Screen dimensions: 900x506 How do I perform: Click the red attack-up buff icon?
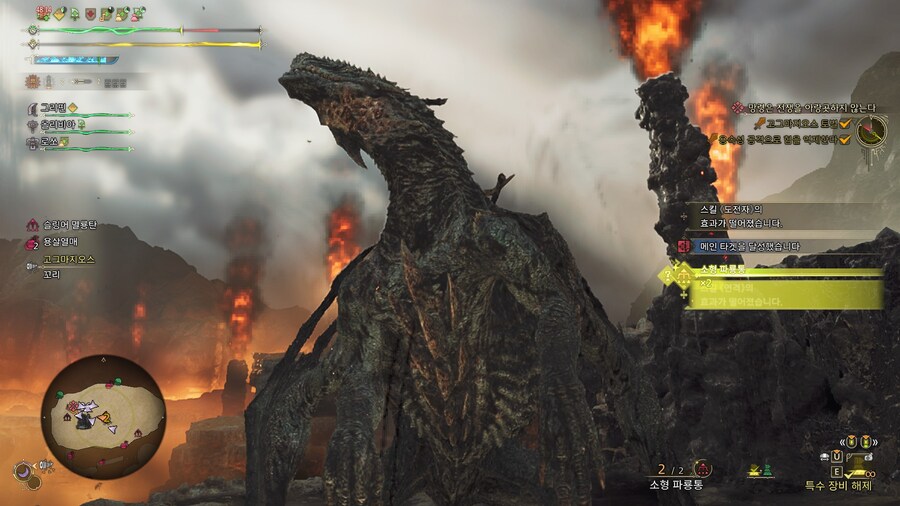pyautogui.click(x=92, y=14)
